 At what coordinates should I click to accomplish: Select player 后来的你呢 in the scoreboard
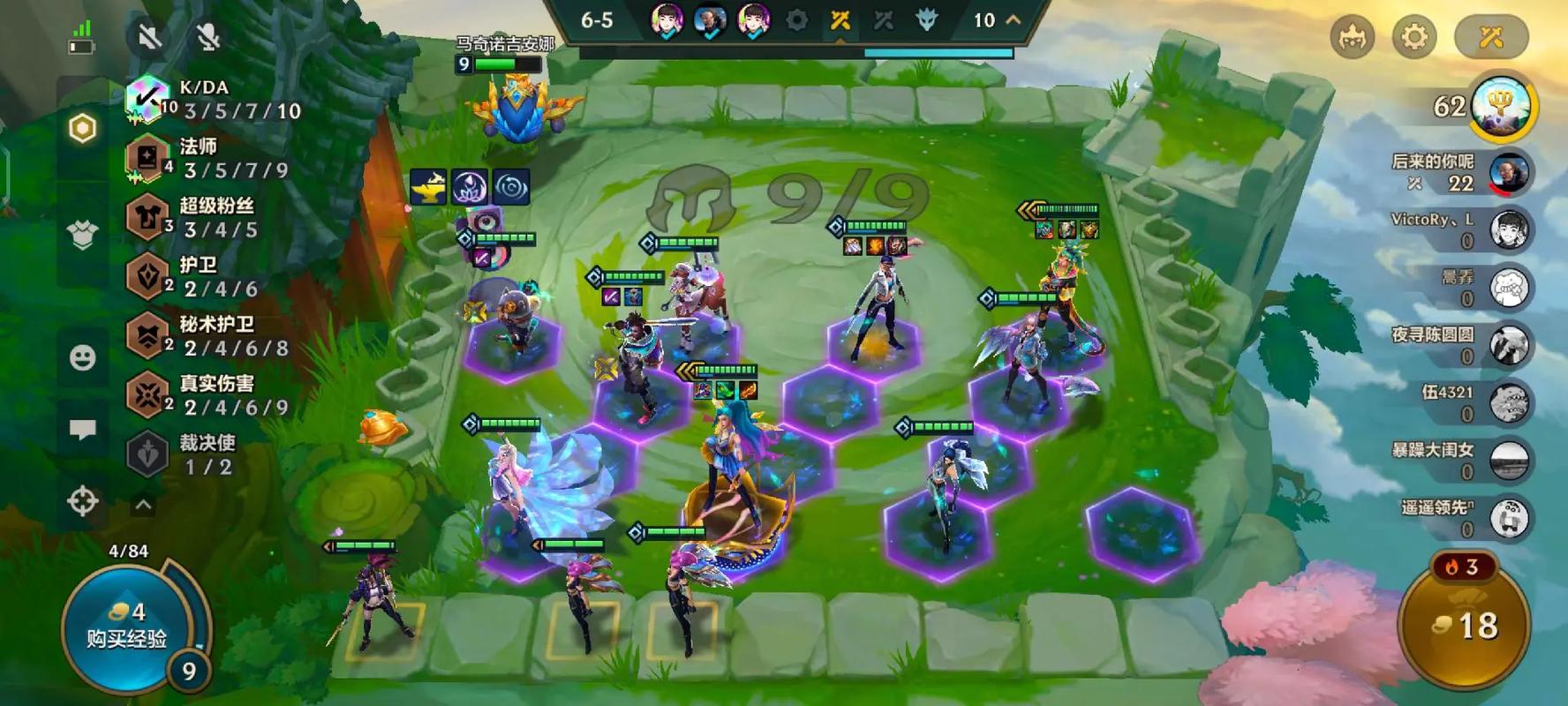click(1459, 173)
